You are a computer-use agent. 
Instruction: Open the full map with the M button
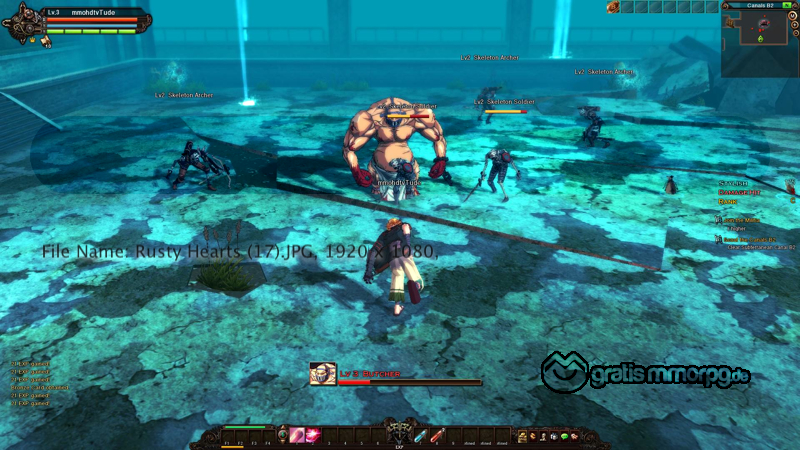pyautogui.click(x=792, y=17)
